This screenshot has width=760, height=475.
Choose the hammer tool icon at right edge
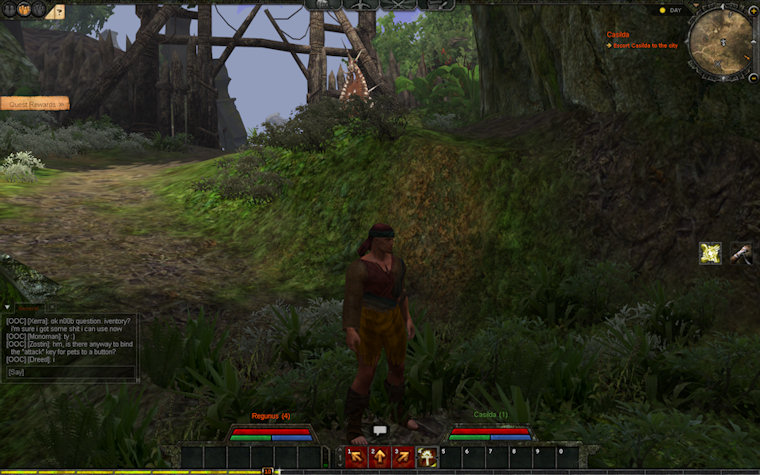click(741, 254)
